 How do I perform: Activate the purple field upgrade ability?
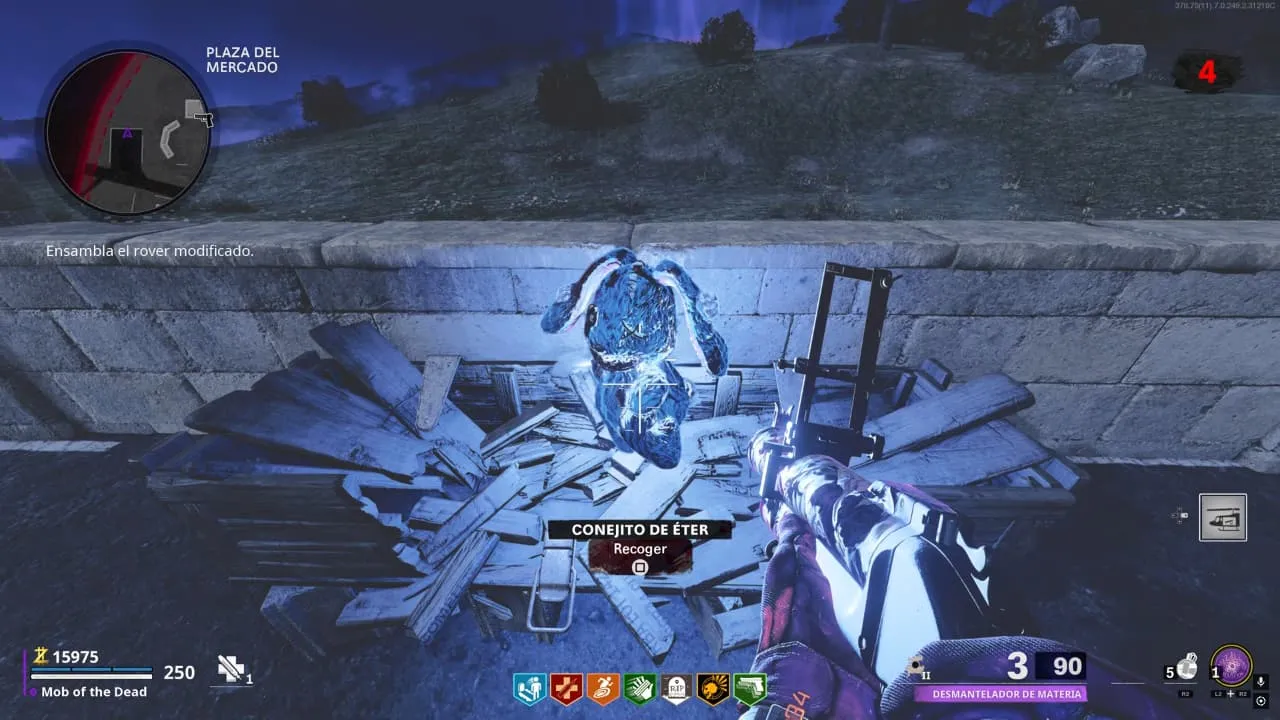coord(1231,666)
